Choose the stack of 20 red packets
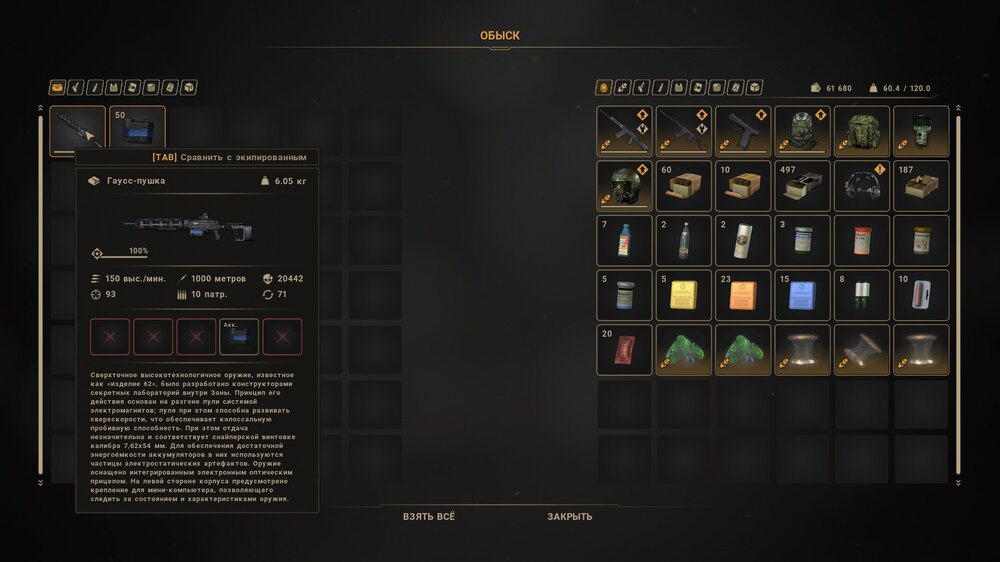The height and width of the screenshot is (562, 1000). (x=624, y=350)
